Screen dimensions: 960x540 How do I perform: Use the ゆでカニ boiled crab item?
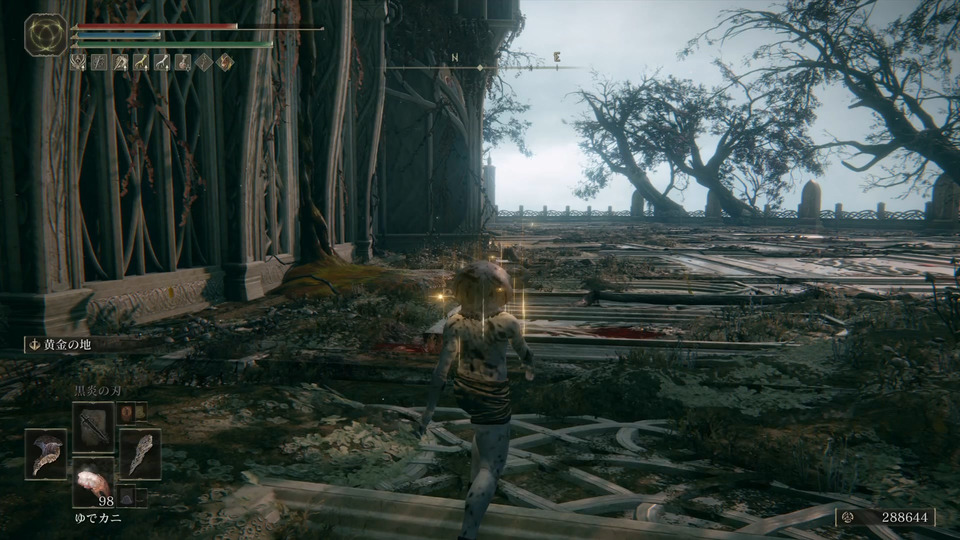pos(93,487)
